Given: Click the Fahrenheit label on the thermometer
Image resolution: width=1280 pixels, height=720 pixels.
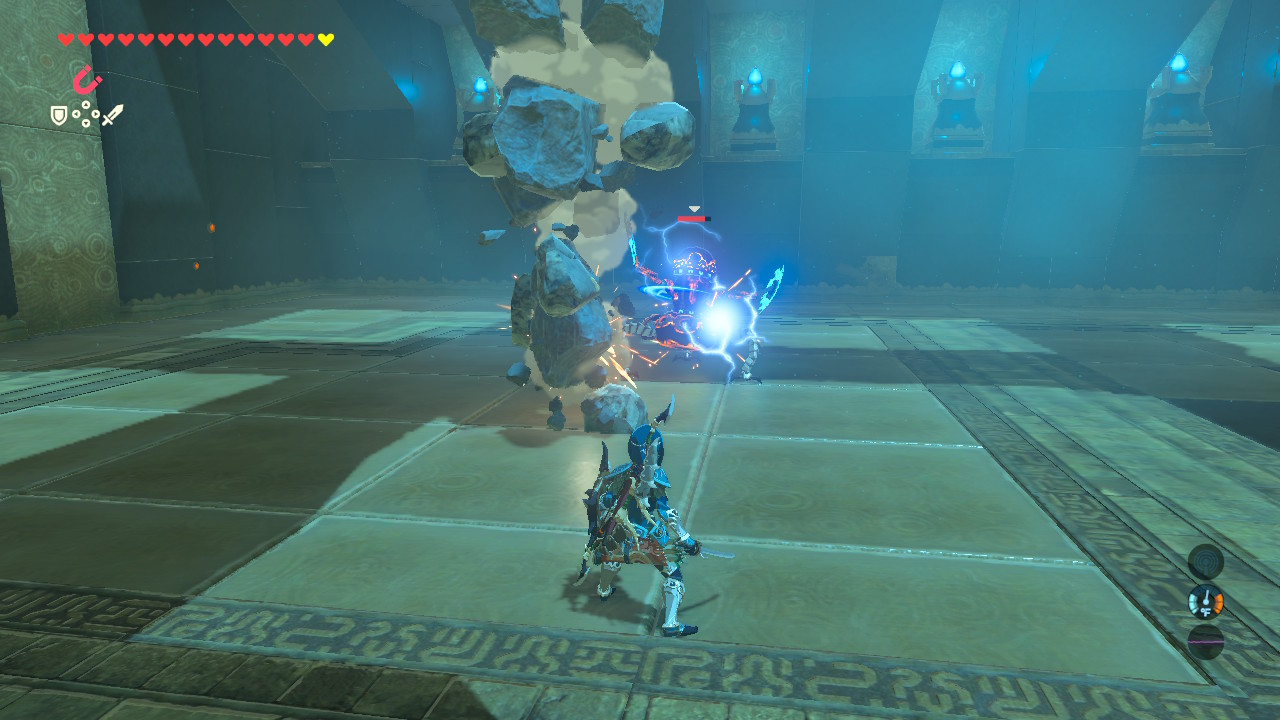Looking at the screenshot, I should [1206, 611].
